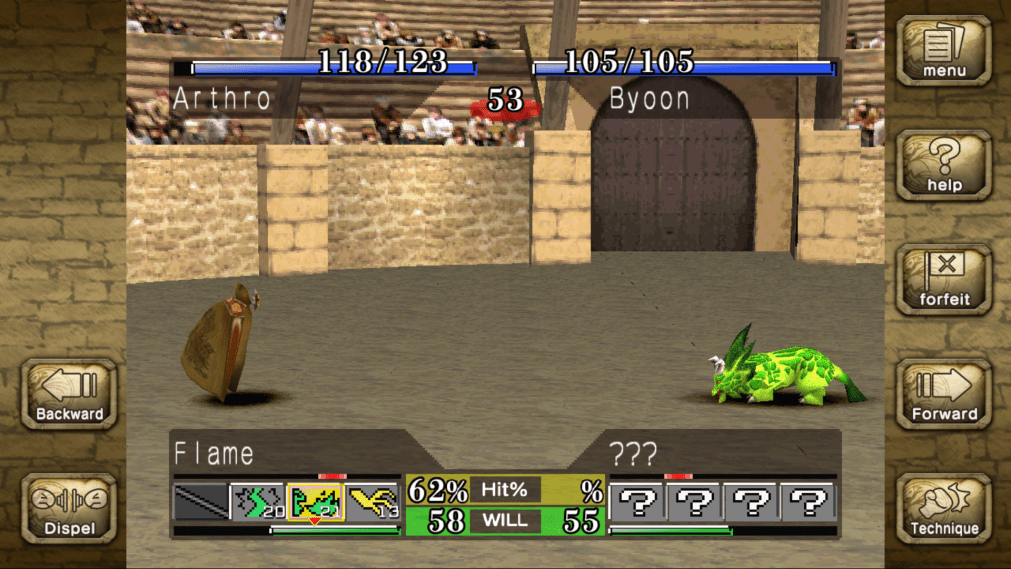Activate the Dispel button
Viewport: 1011px width, 569px height.
(x=69, y=508)
